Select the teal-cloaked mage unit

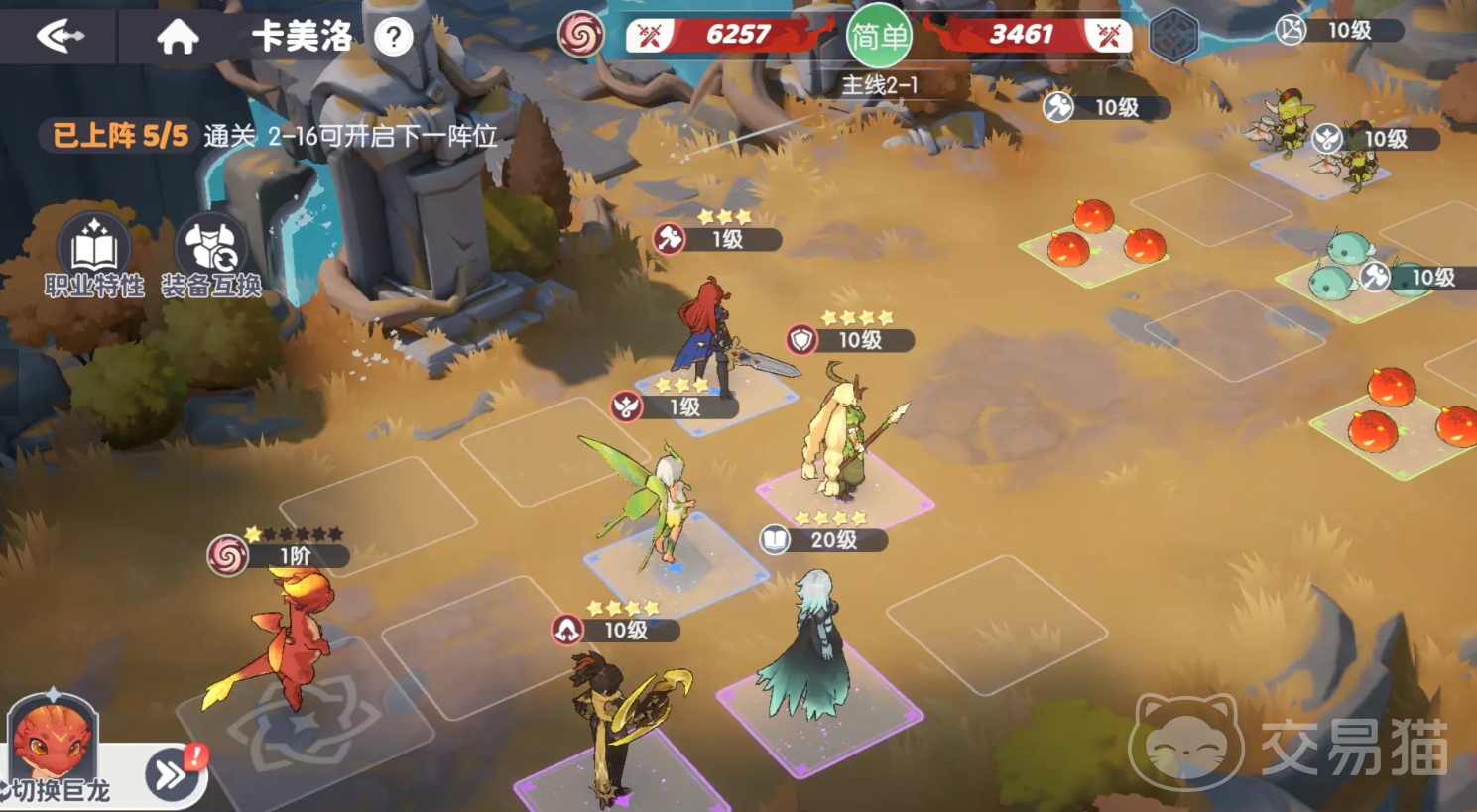[x=813, y=649]
